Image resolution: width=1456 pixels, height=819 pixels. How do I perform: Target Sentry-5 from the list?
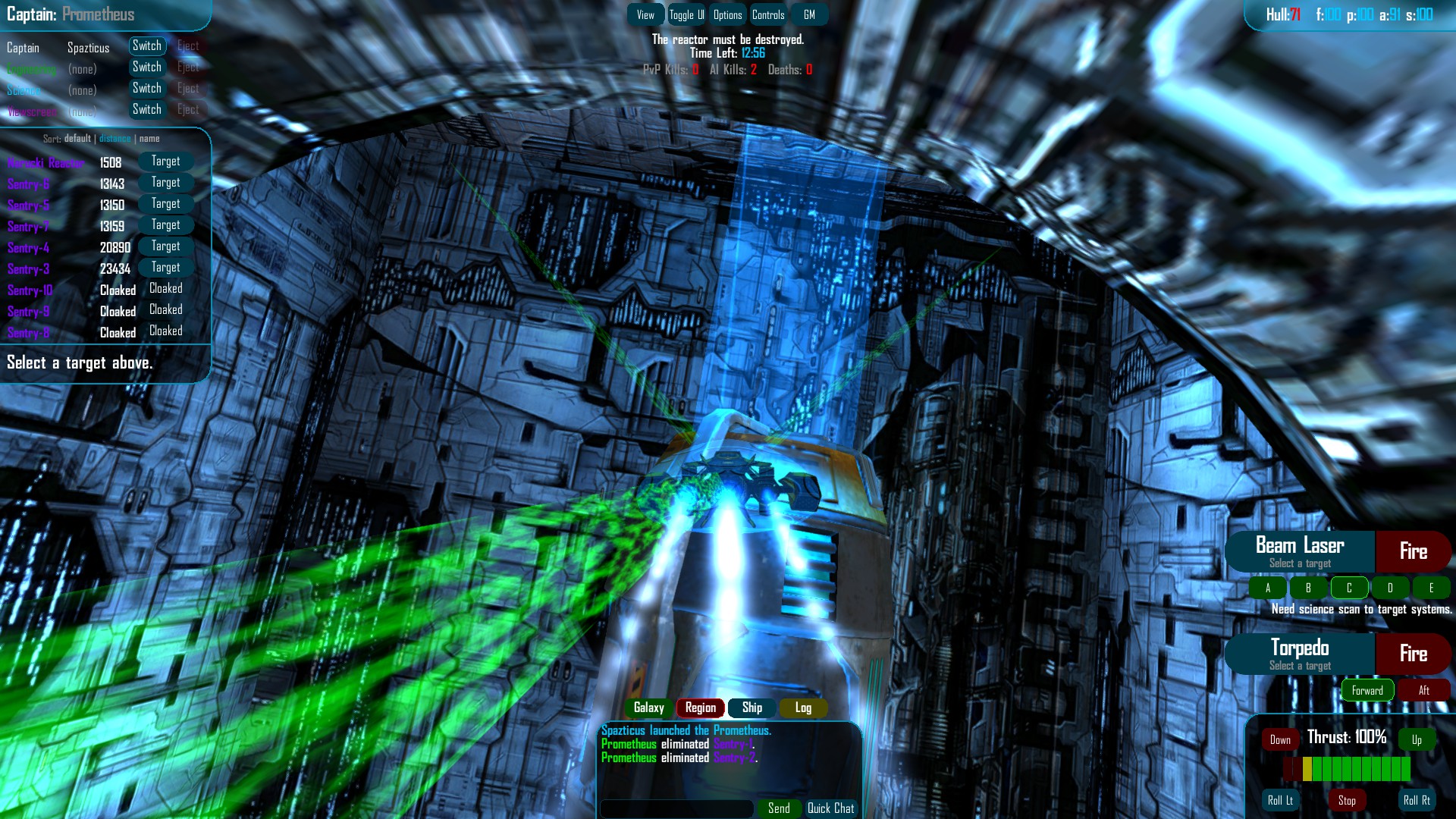coord(165,203)
